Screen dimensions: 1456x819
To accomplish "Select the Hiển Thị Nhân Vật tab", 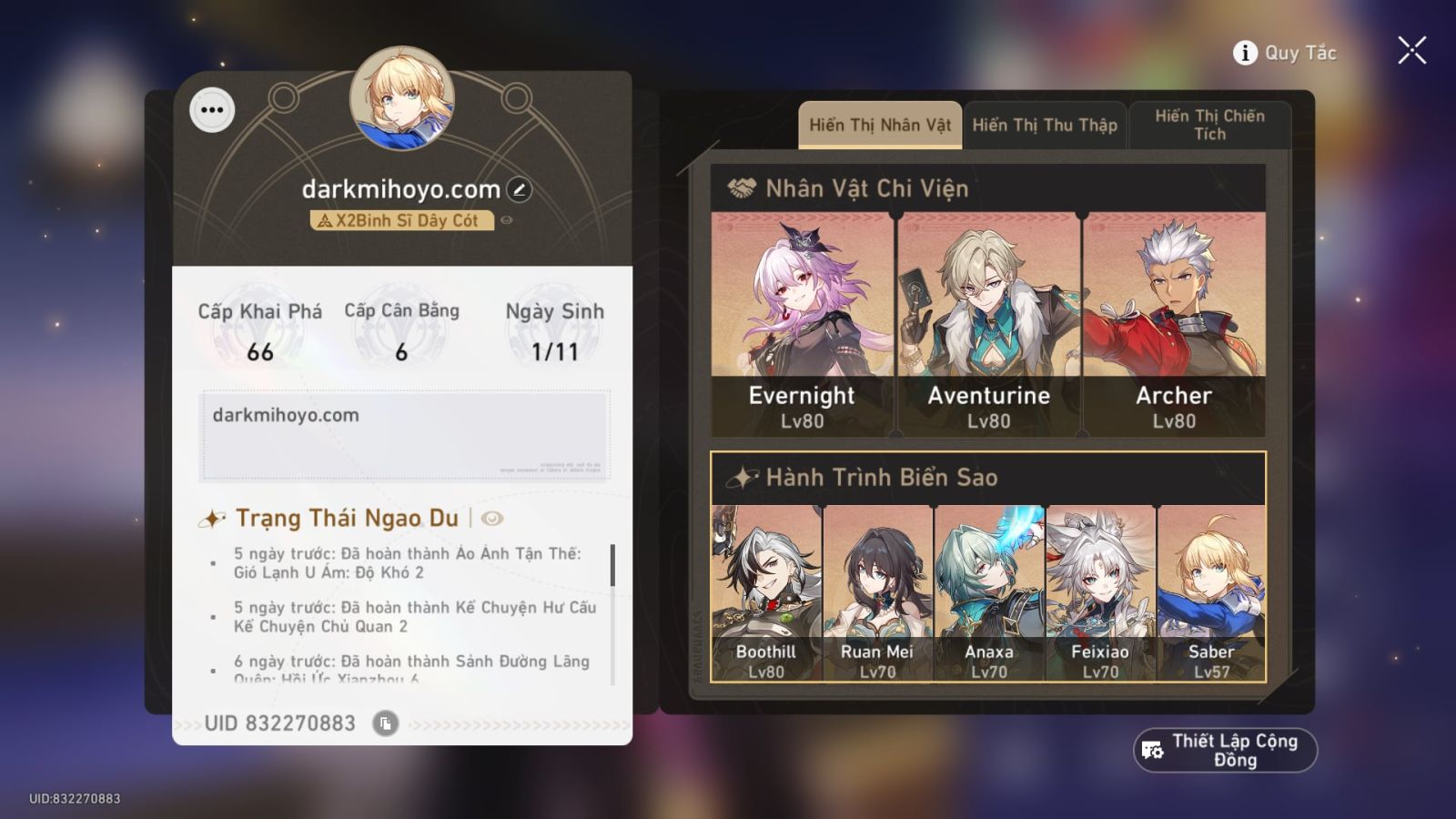I will point(879,125).
